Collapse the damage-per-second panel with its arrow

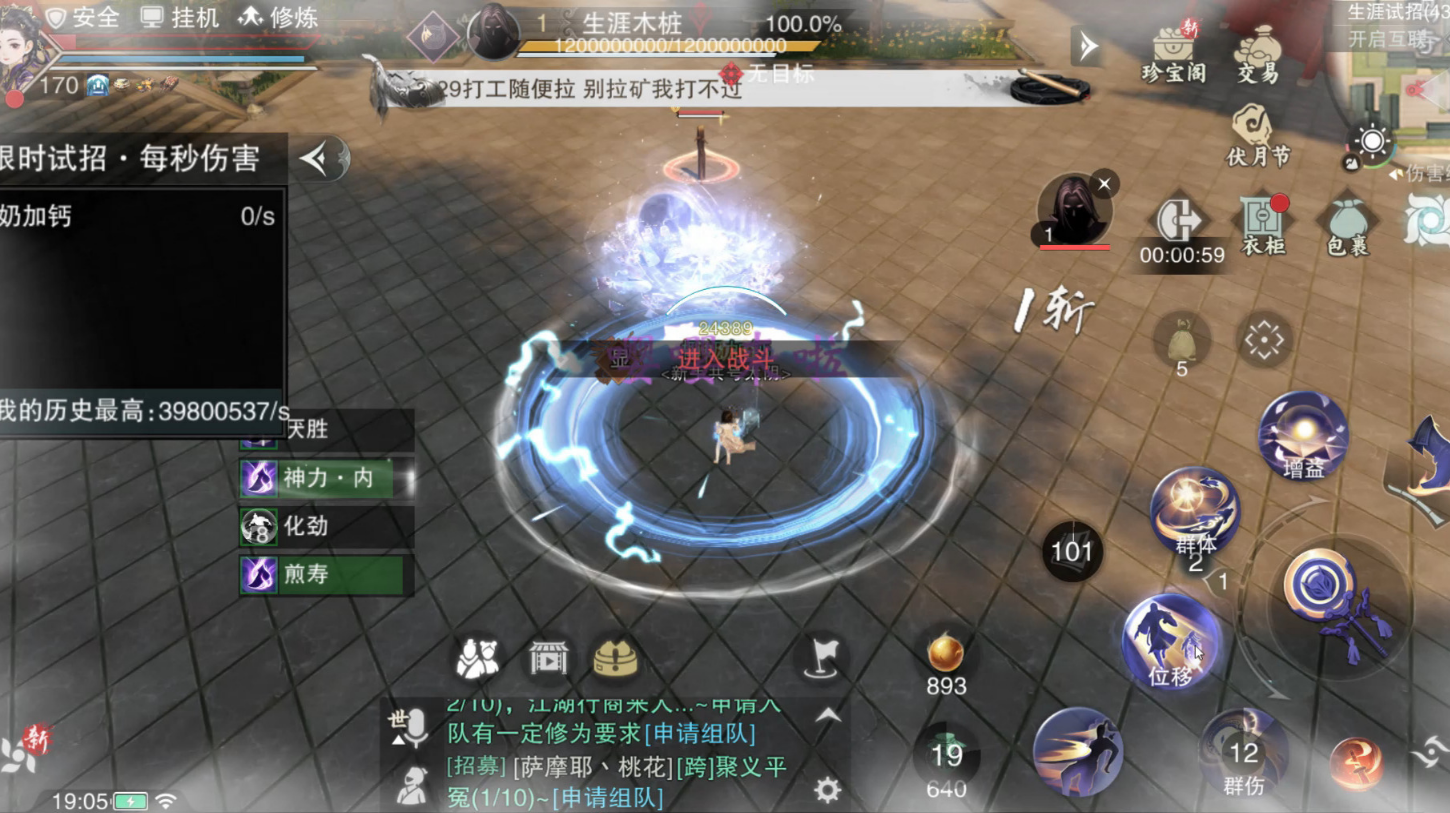[317, 160]
